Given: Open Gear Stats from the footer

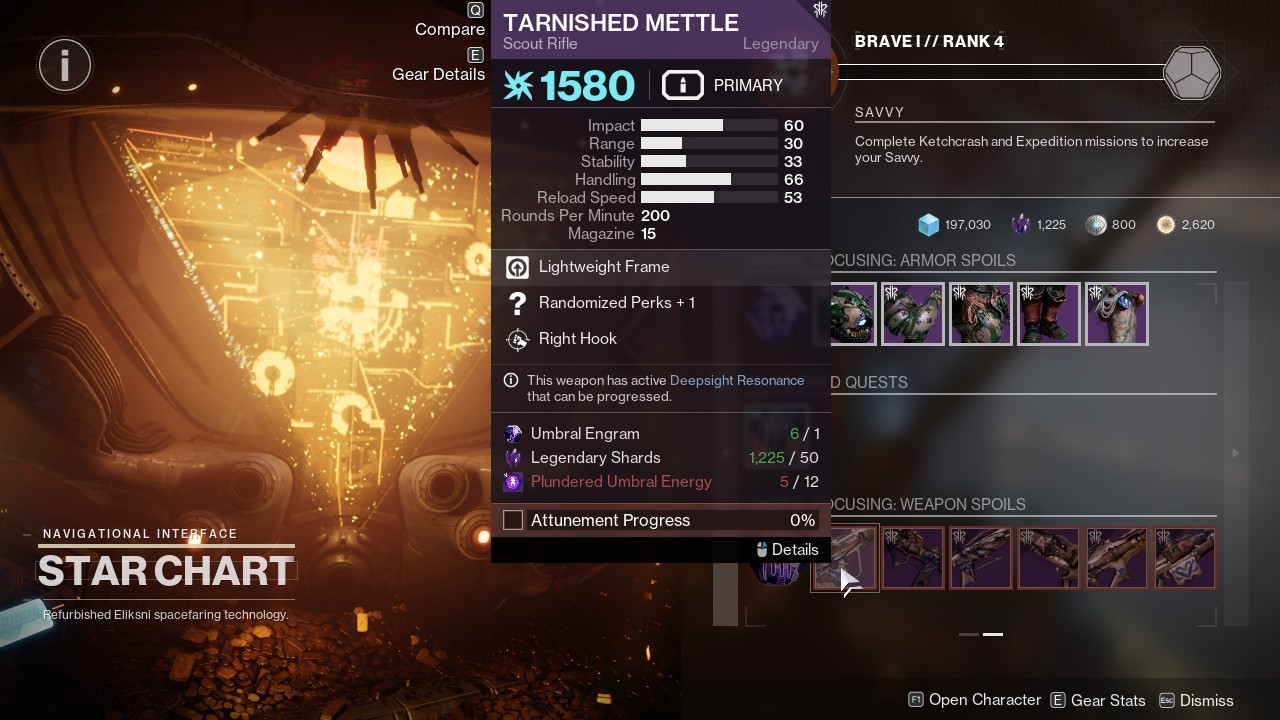Looking at the screenshot, I should pos(1108,700).
